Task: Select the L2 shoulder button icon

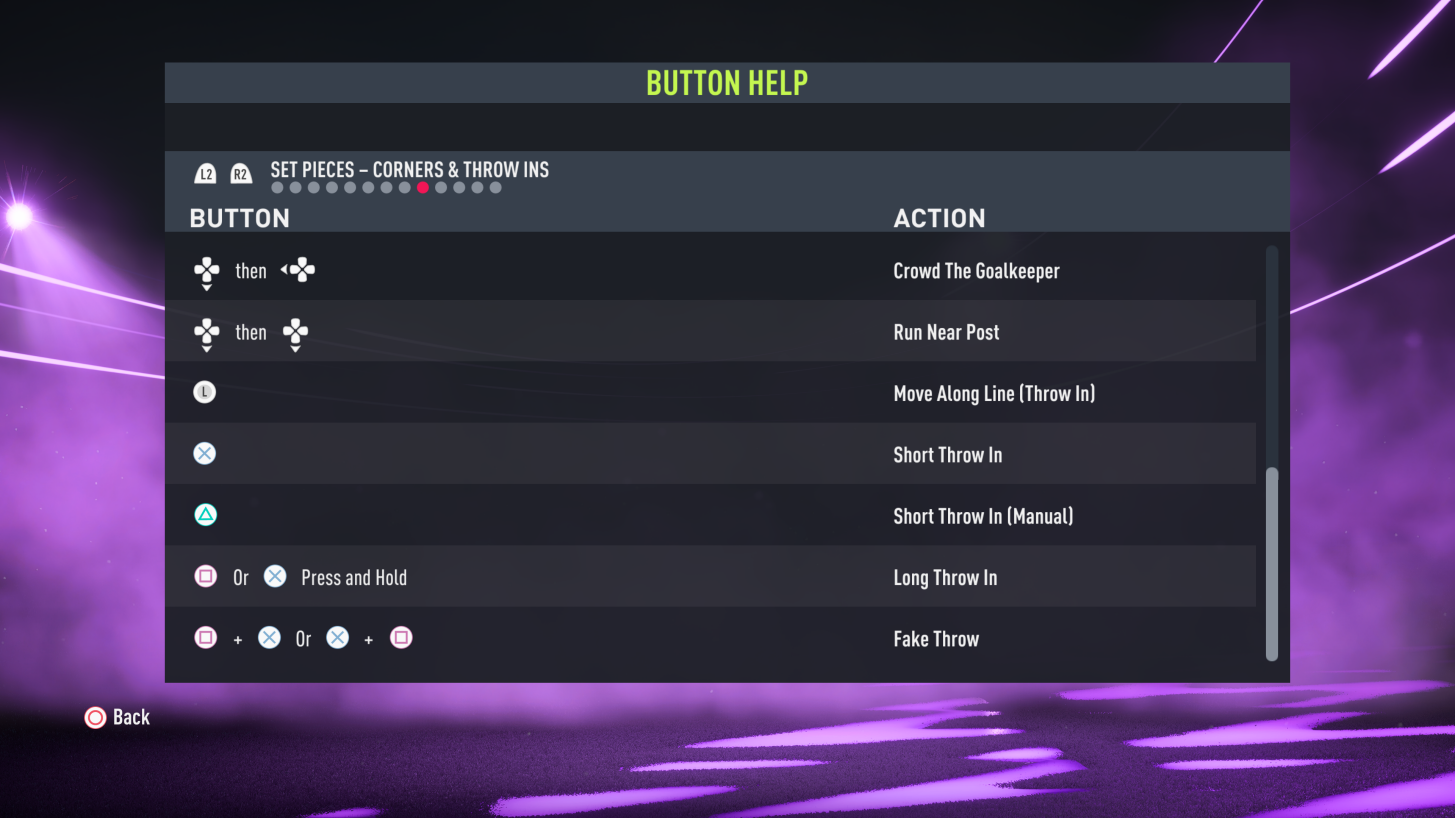Action: [x=205, y=172]
